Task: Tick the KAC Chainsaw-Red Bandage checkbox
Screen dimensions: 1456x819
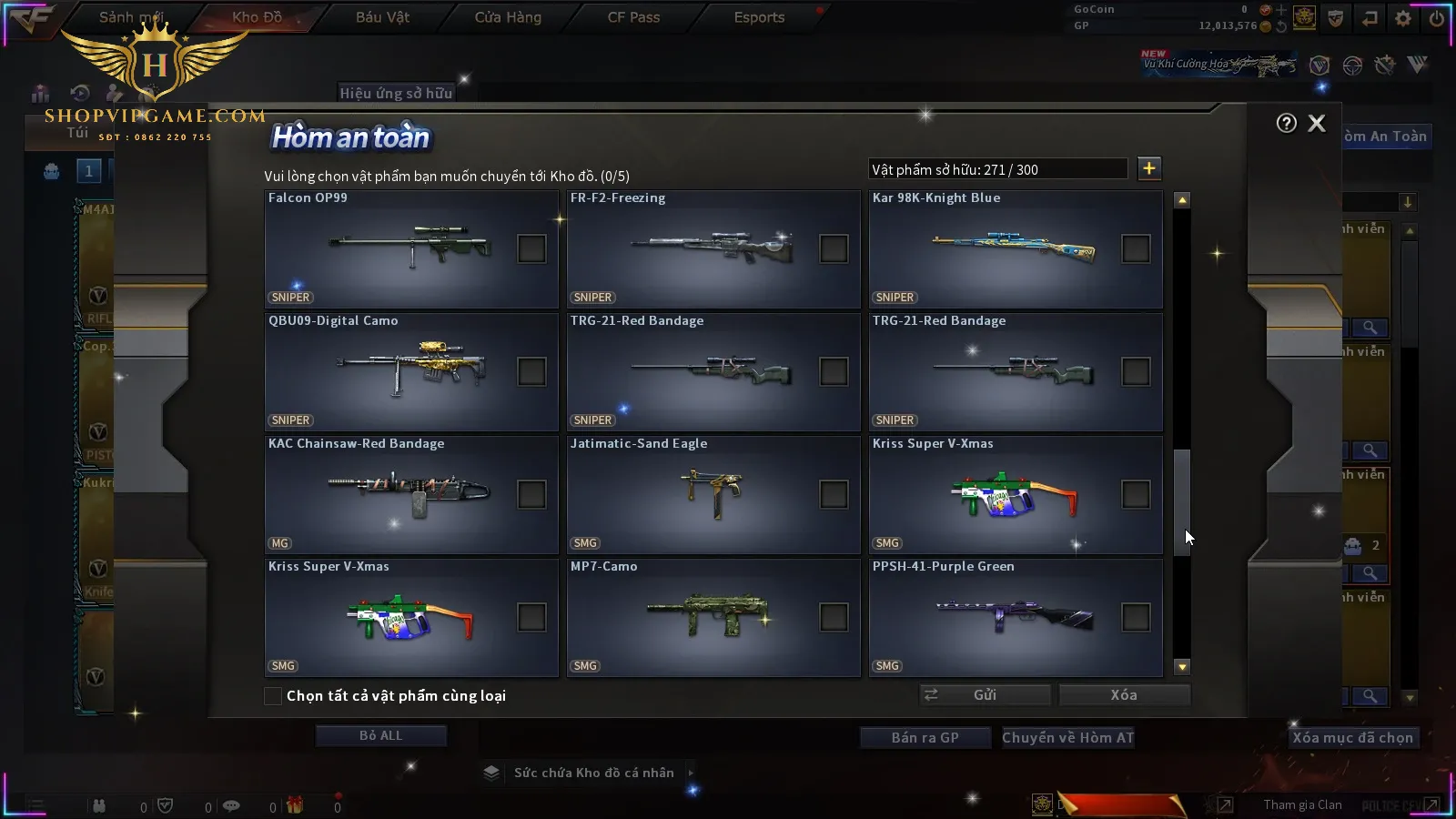Action: pyautogui.click(x=531, y=494)
